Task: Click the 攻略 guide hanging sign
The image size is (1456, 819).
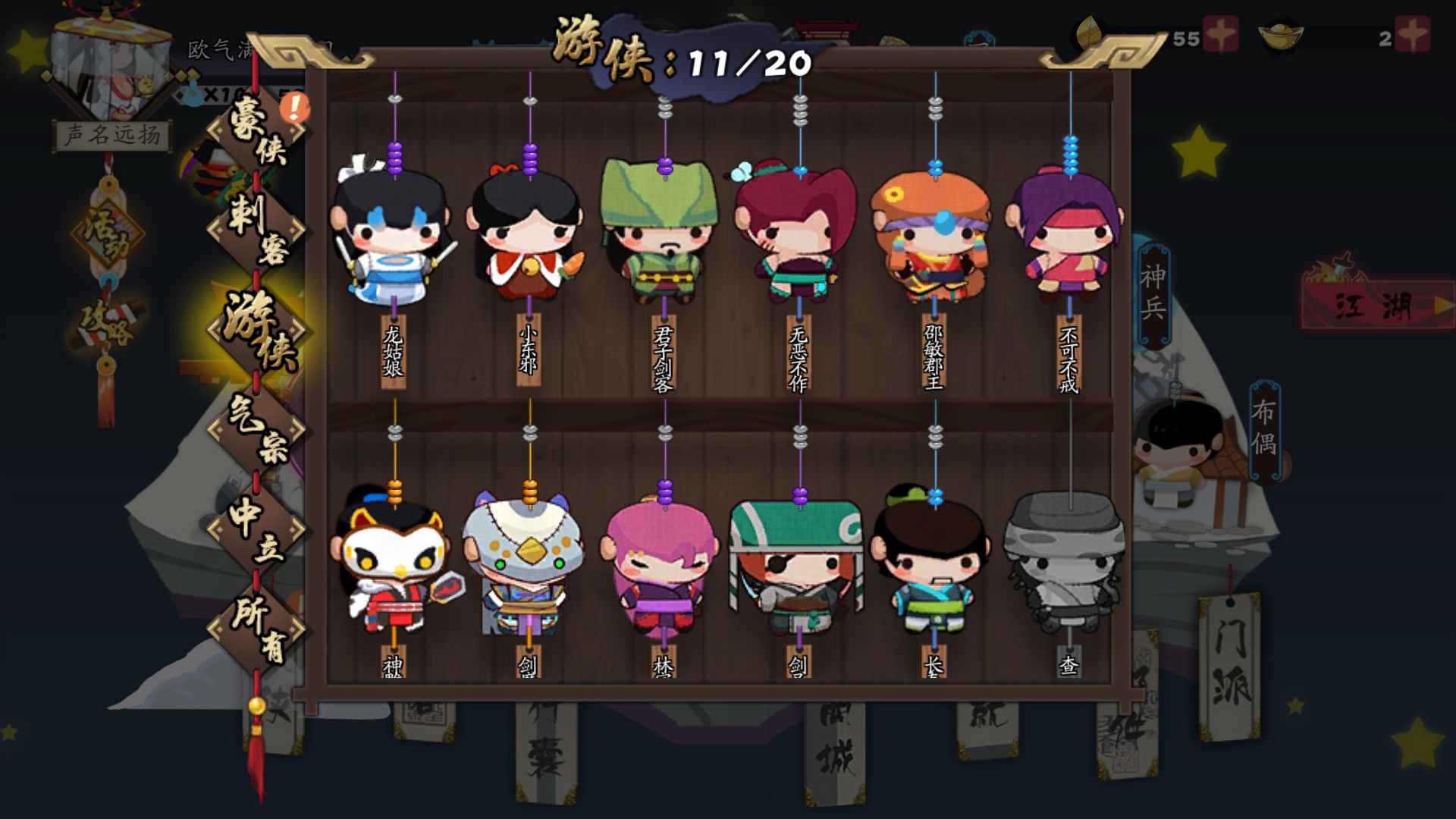Action: click(106, 326)
